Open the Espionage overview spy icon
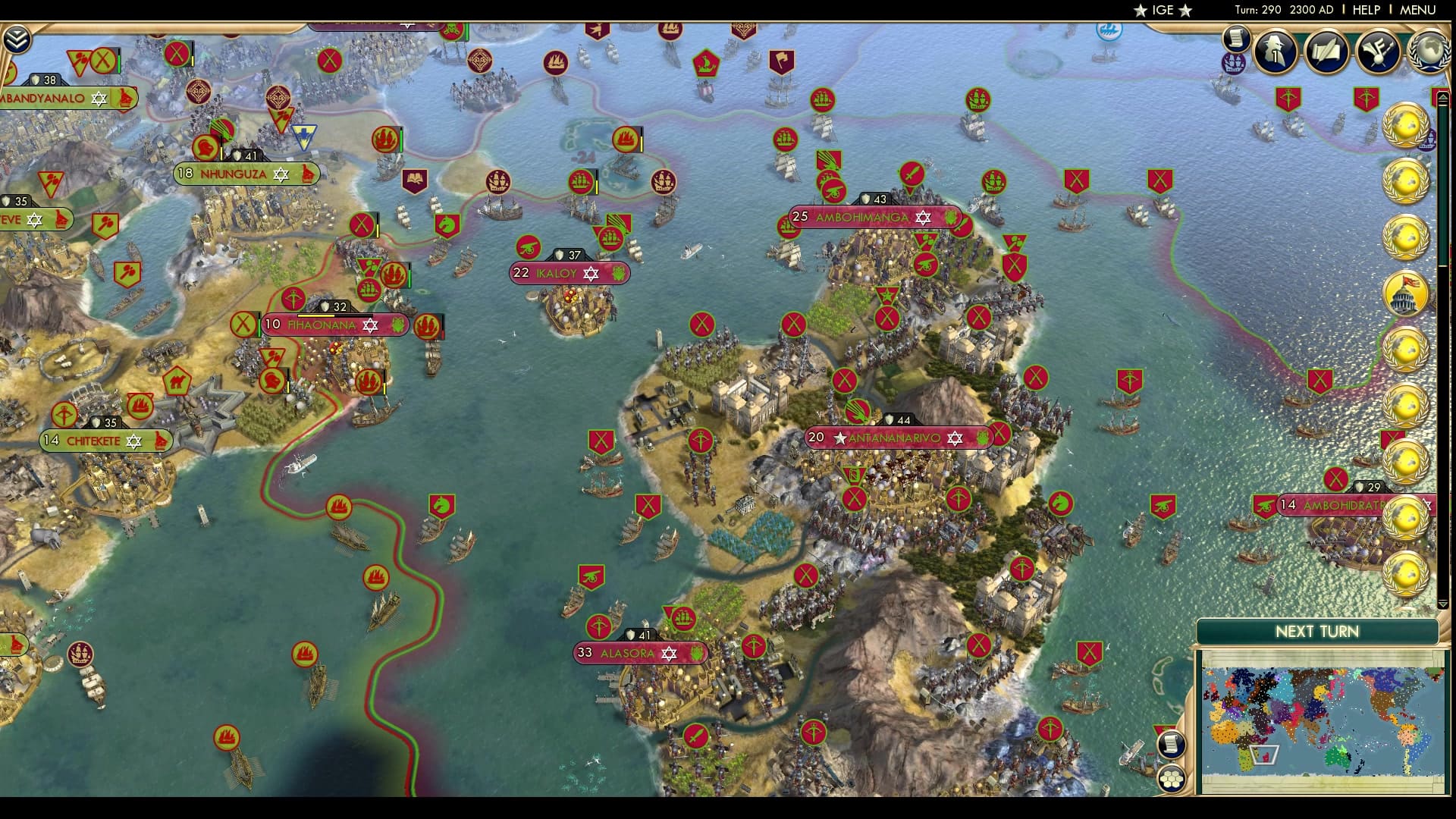This screenshot has height=819, width=1456. point(1276,53)
